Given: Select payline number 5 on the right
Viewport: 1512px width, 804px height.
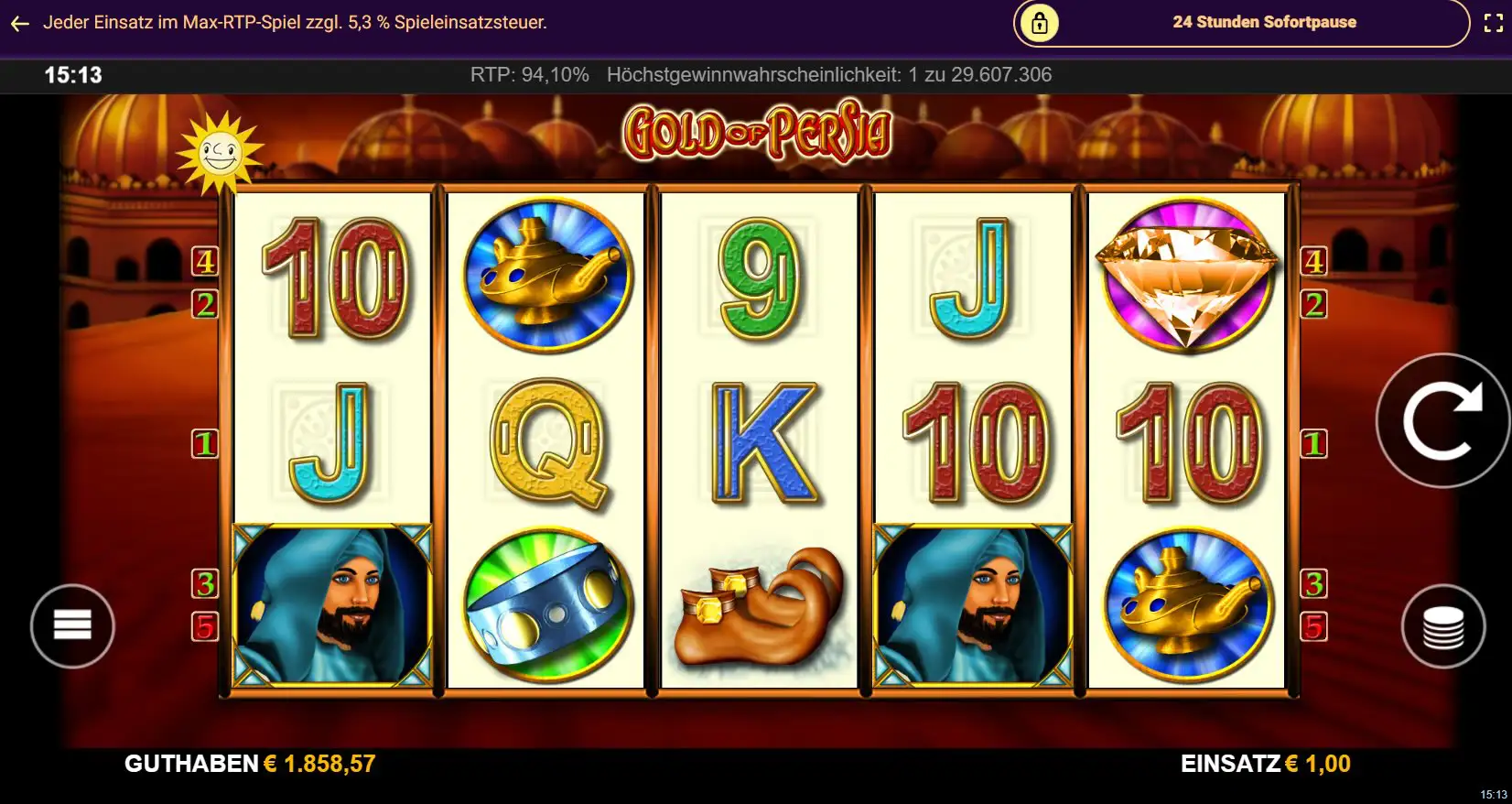Looking at the screenshot, I should [1315, 627].
